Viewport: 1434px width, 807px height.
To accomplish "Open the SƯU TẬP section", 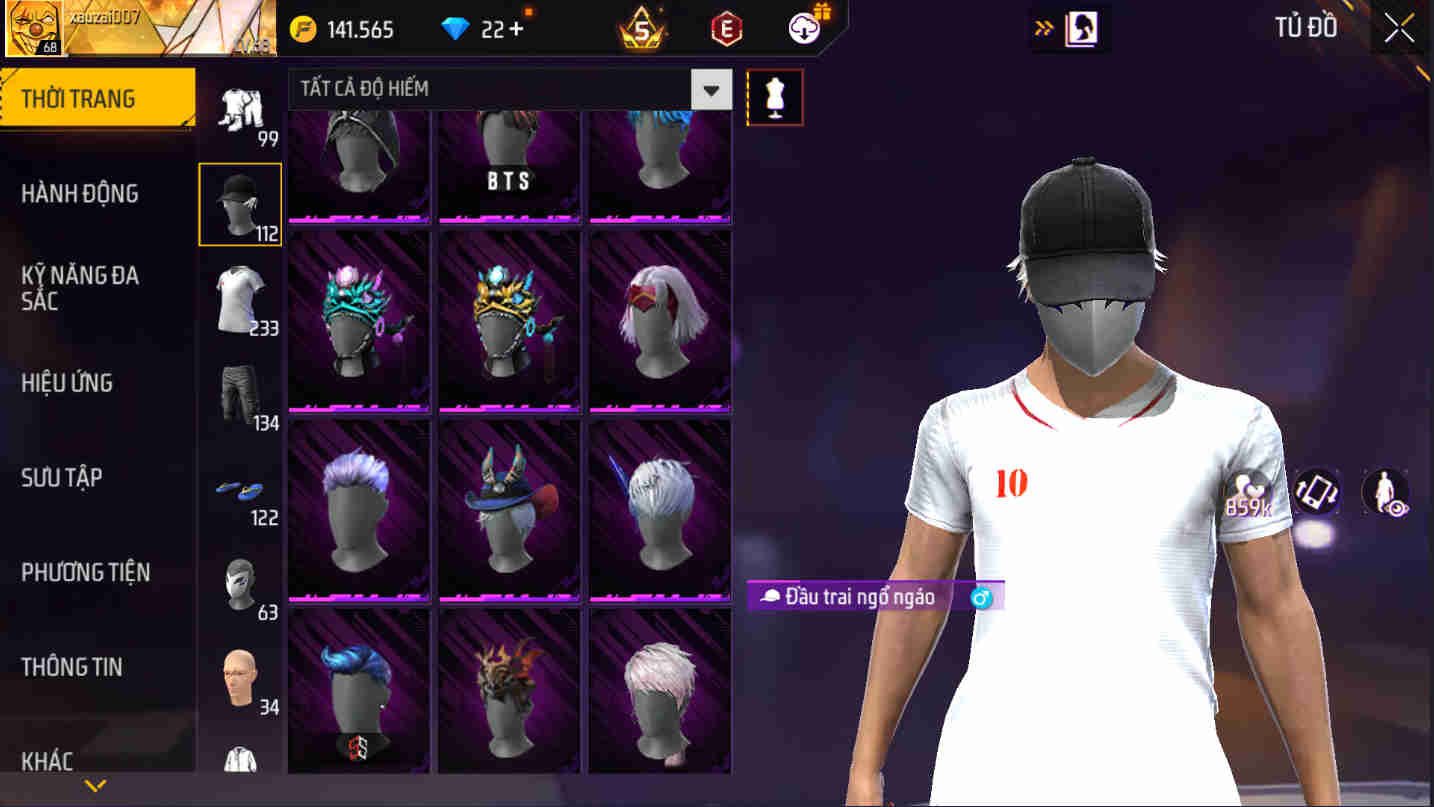I will point(64,478).
